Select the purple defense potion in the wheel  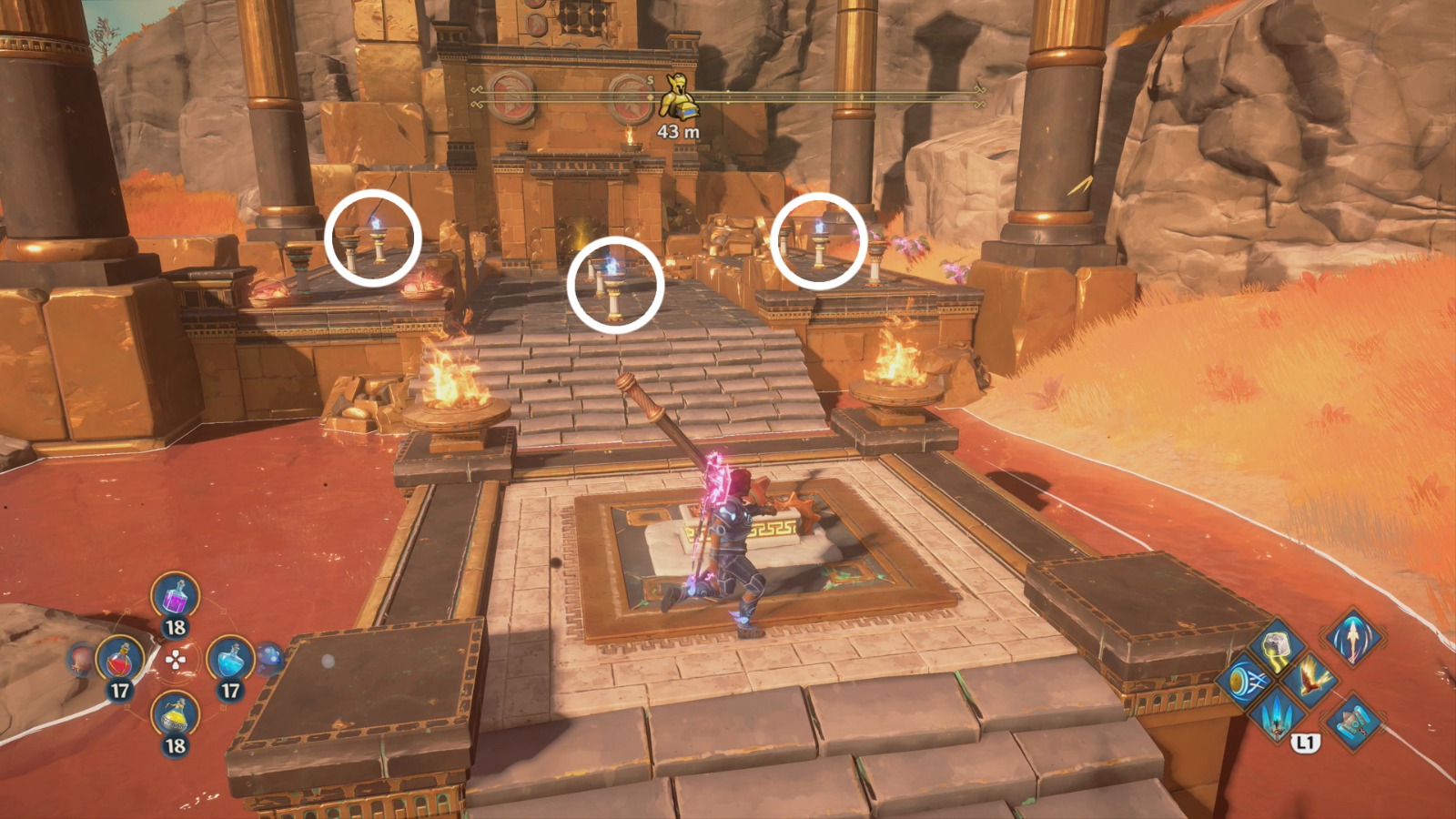point(176,597)
